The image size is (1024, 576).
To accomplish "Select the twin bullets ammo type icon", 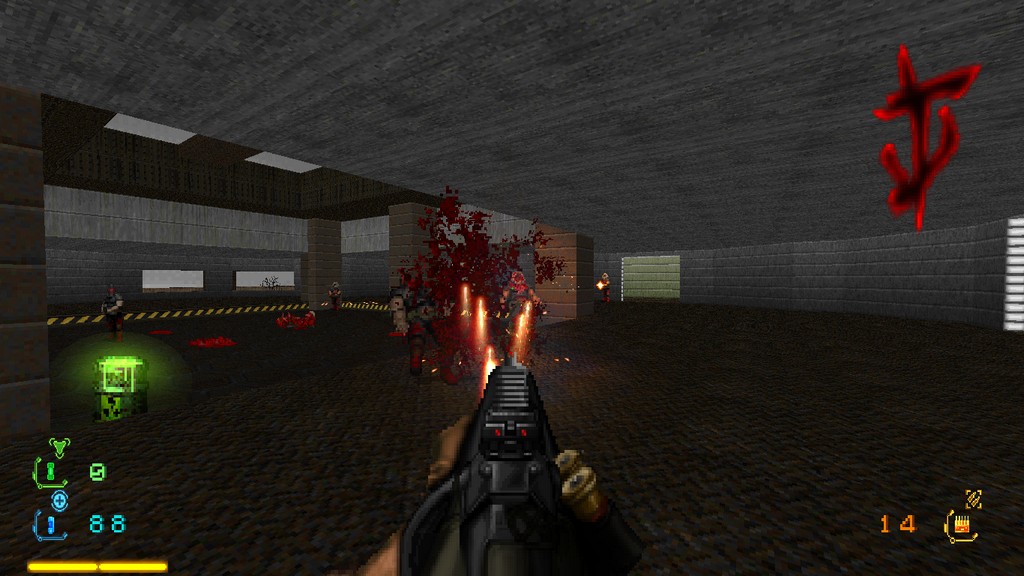I will (x=972, y=497).
